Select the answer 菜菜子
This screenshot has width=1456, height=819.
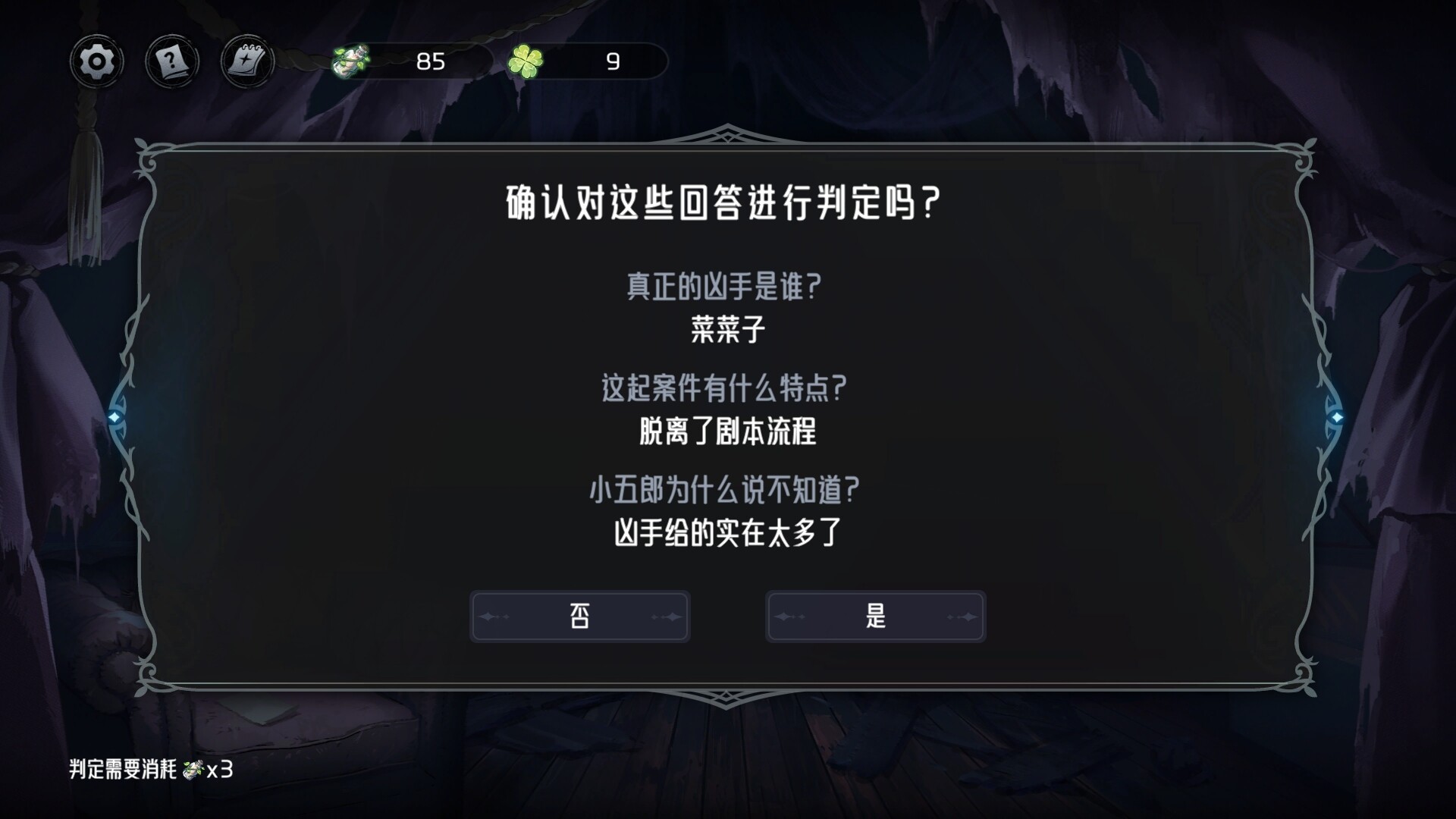(x=726, y=327)
